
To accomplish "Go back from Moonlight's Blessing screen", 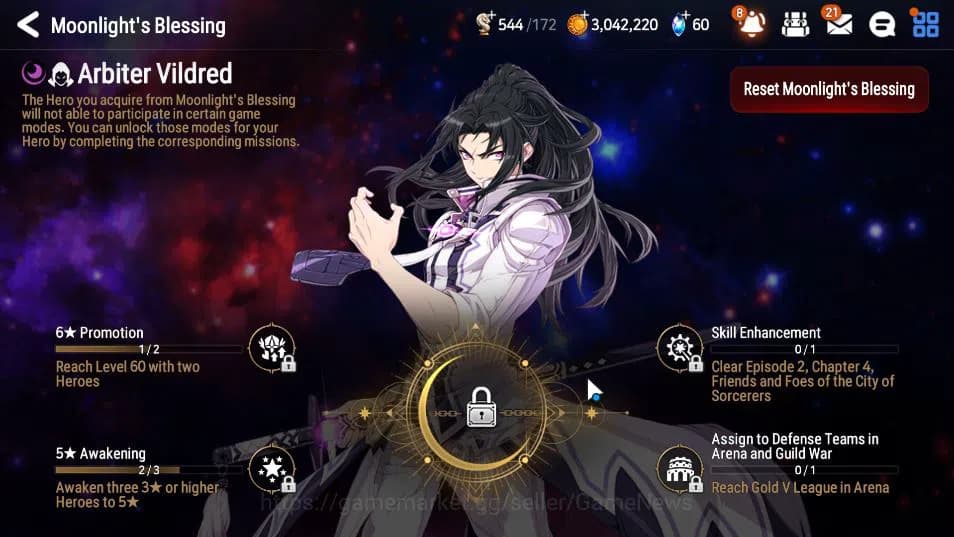I will tap(27, 25).
